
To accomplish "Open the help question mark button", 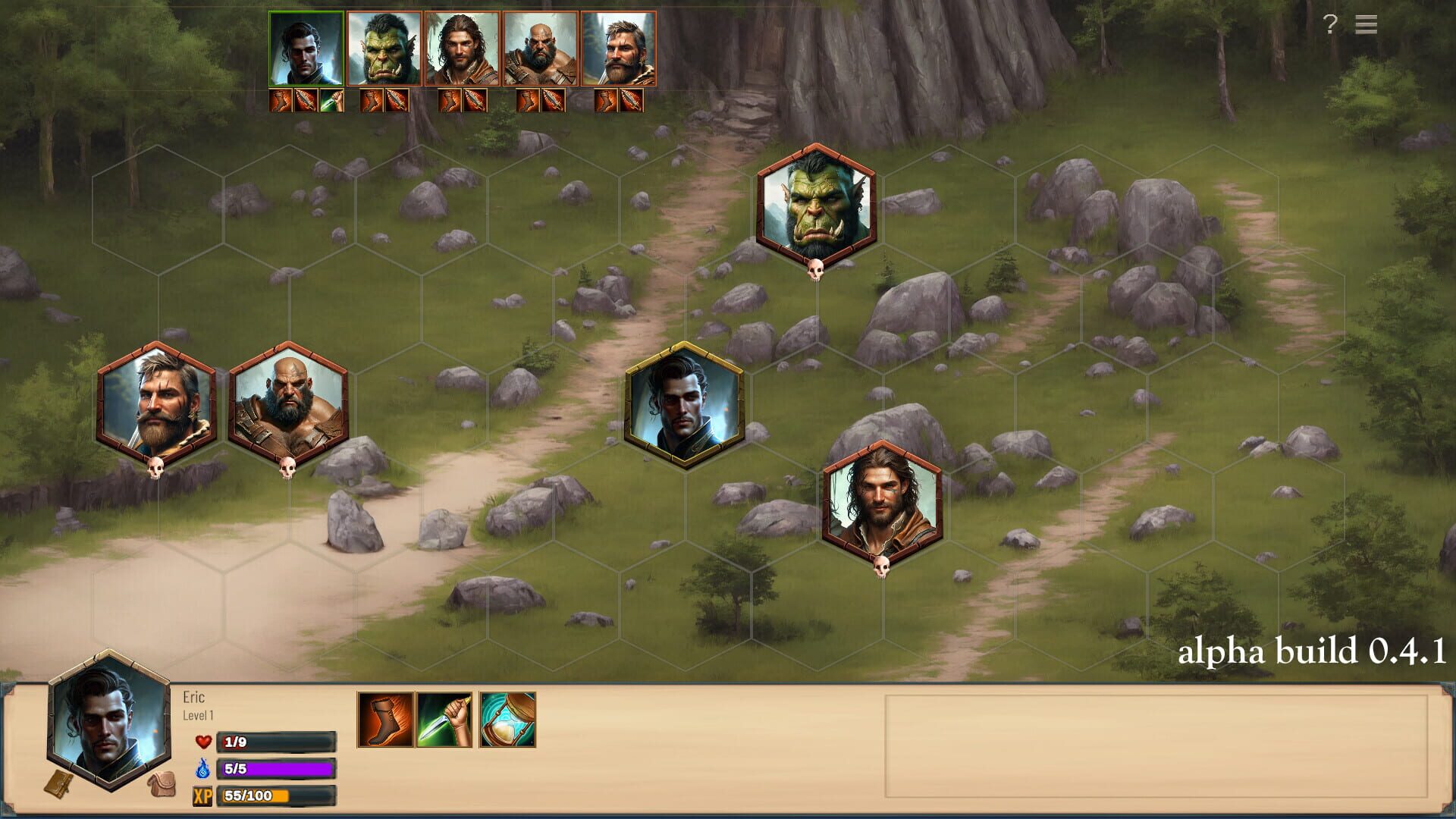I will (x=1330, y=25).
